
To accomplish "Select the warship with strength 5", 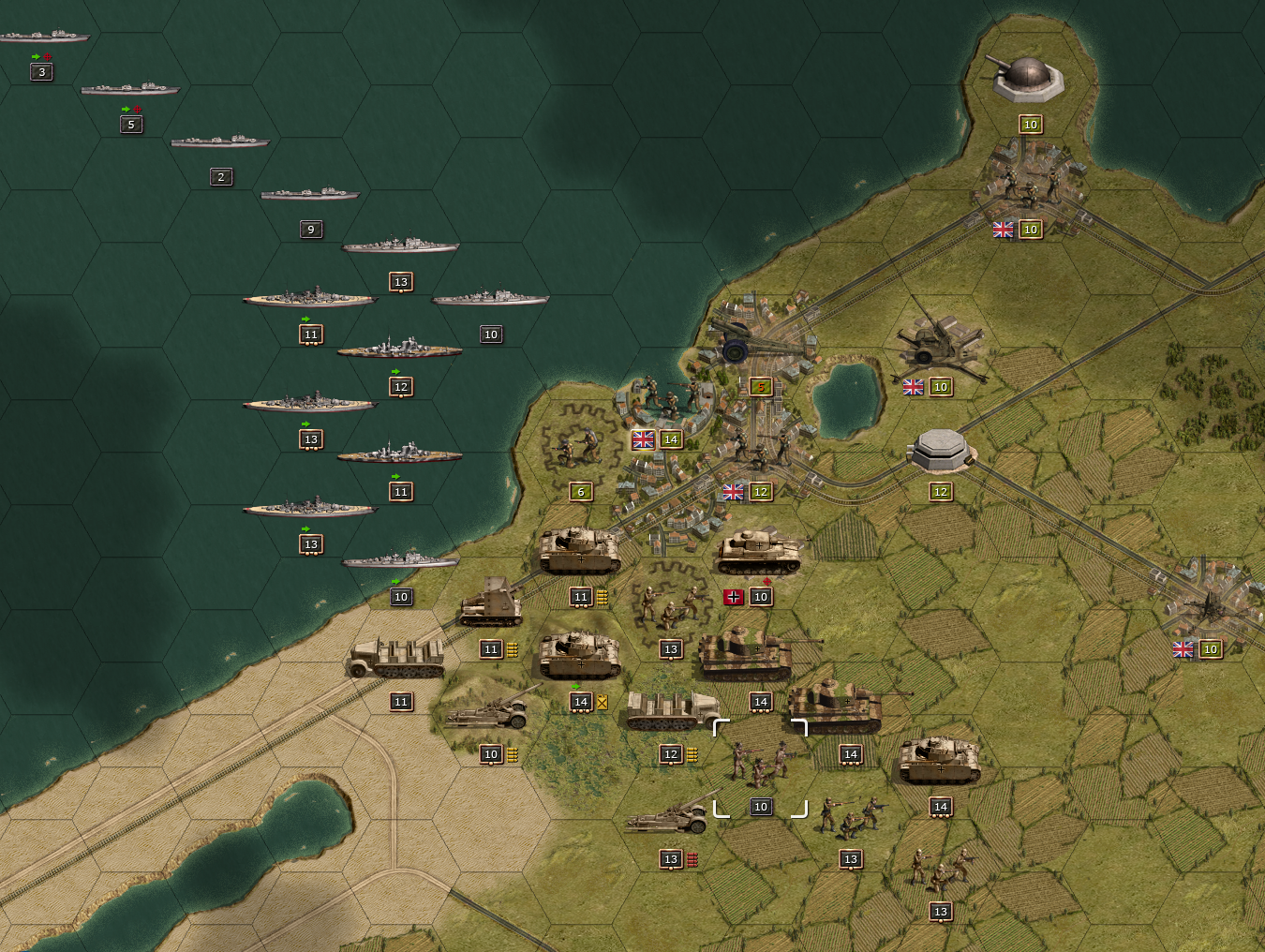I will [129, 89].
